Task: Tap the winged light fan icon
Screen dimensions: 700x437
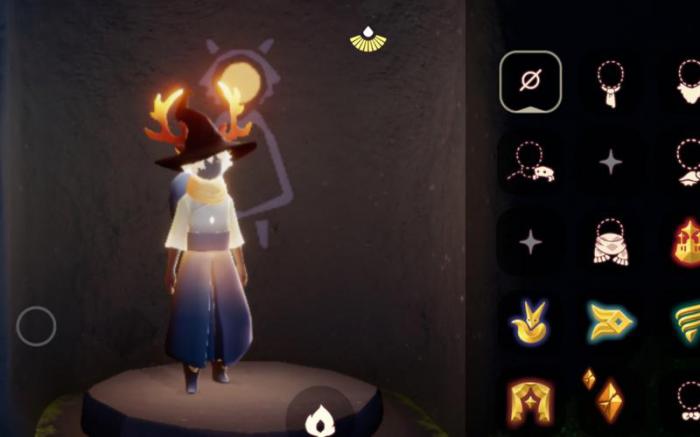Action: [x=368, y=39]
